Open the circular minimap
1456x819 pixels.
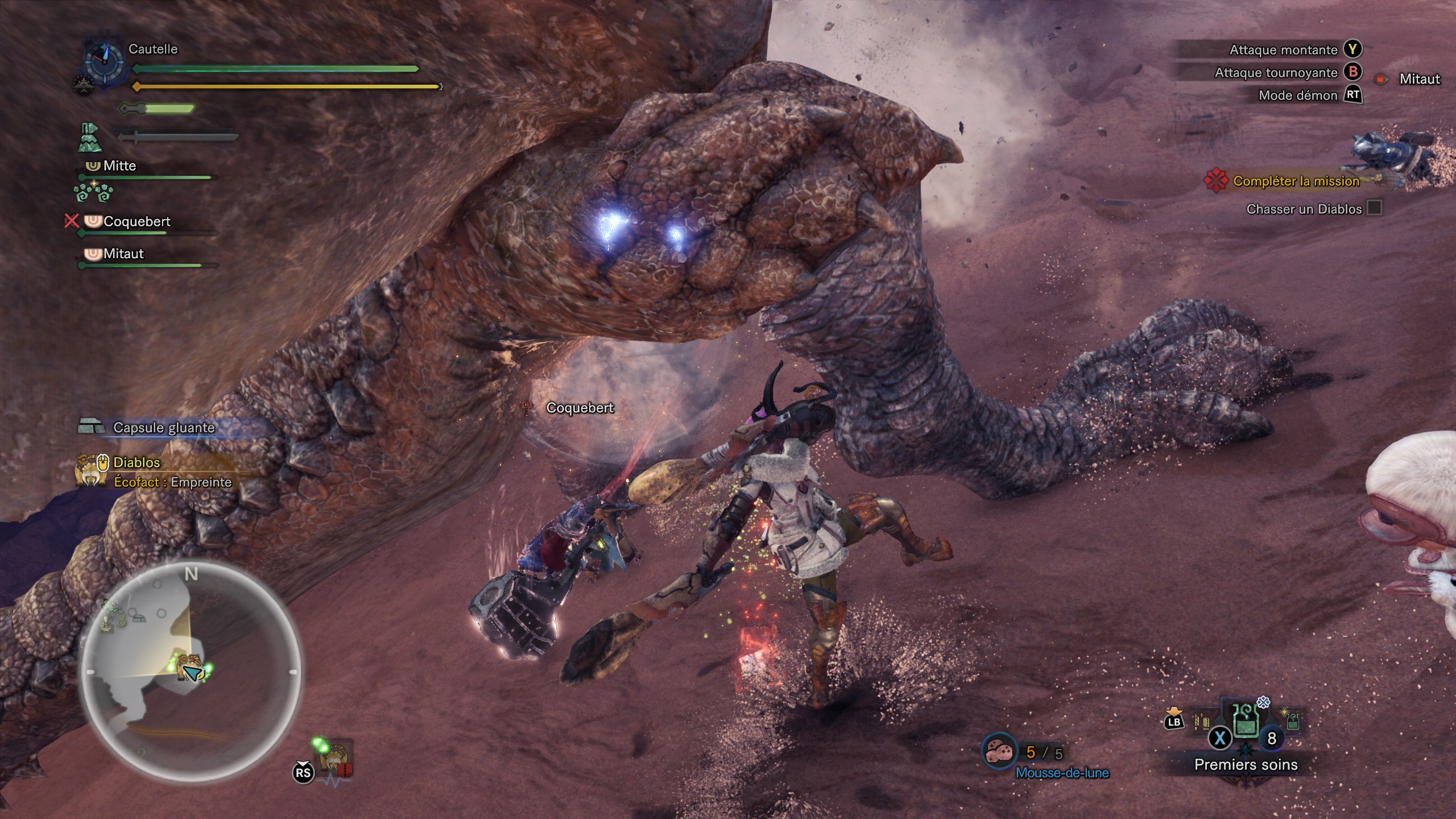coord(191,670)
